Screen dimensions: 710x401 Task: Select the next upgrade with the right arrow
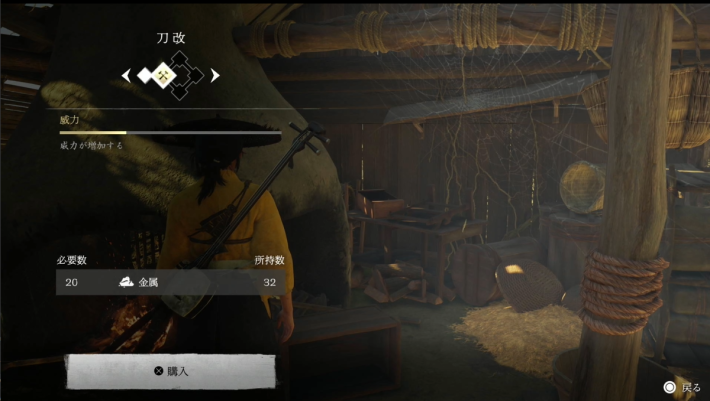click(x=215, y=75)
